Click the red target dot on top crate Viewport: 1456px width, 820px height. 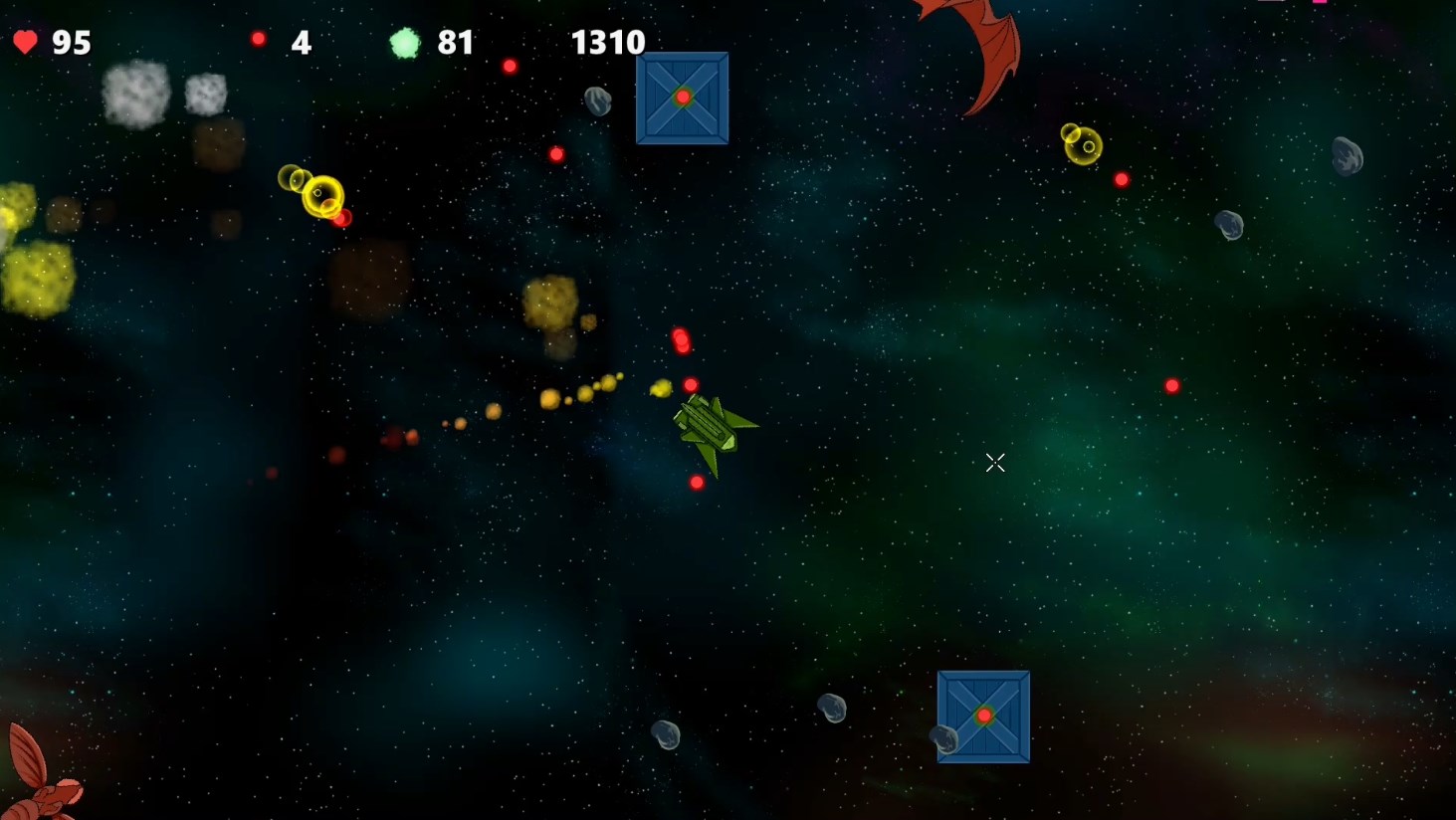[683, 98]
